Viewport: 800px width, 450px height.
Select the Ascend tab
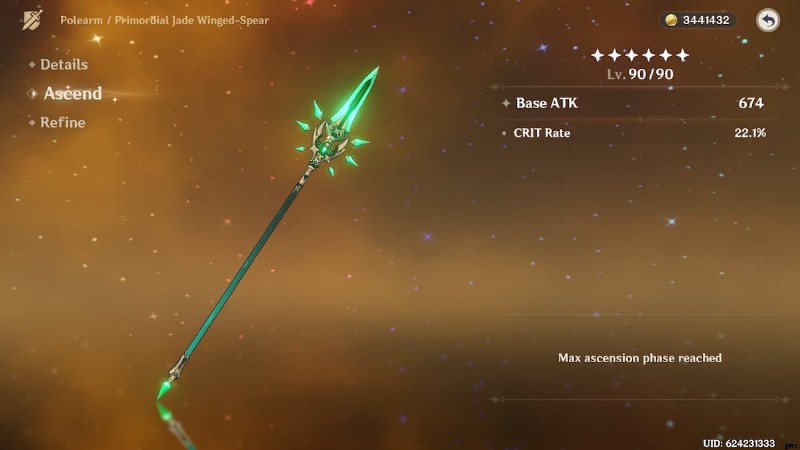[x=72, y=94]
